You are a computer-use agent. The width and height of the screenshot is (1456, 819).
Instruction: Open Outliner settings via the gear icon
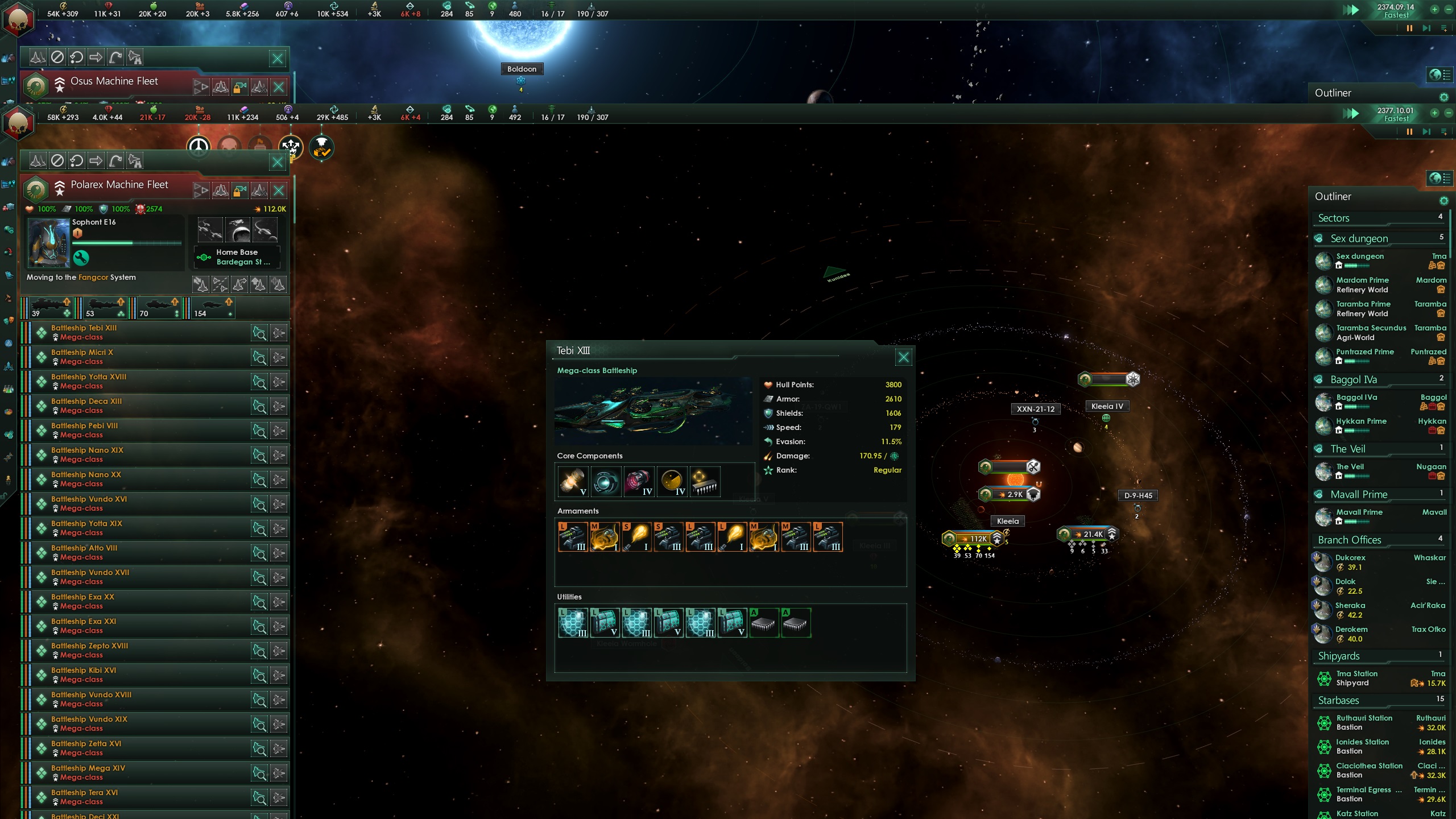click(1443, 200)
